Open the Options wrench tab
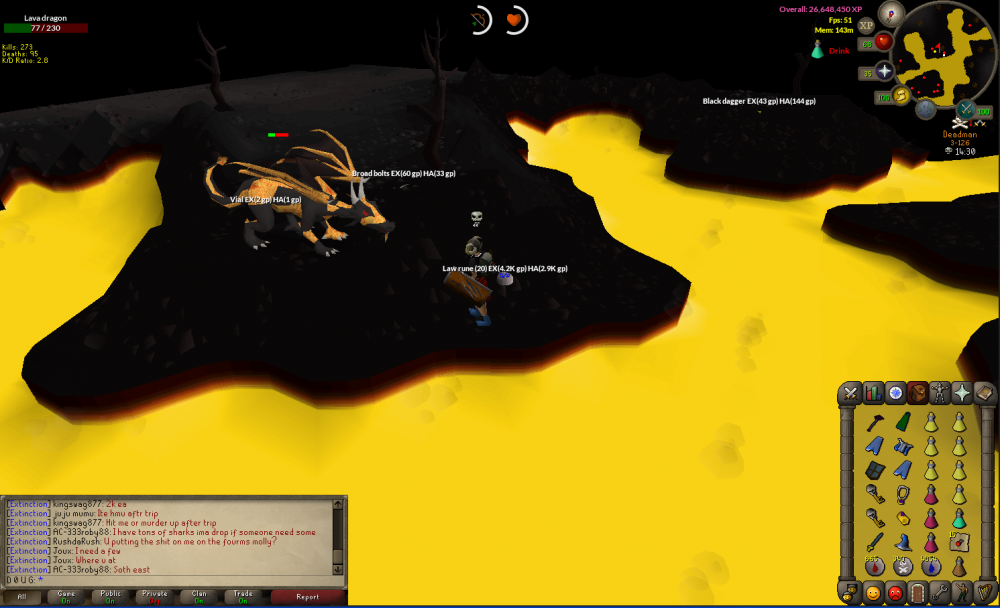1000x608 pixels. click(x=939, y=592)
